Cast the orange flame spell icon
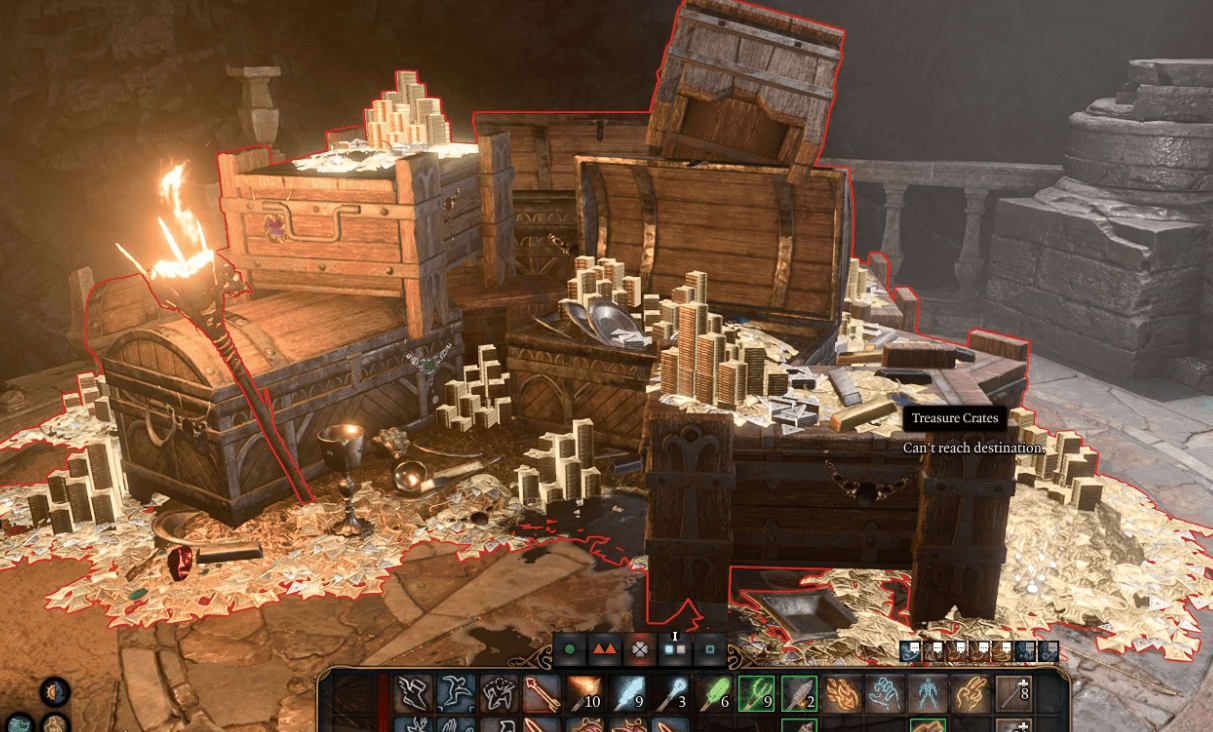Viewport: 1213px width, 732px height. click(x=843, y=693)
